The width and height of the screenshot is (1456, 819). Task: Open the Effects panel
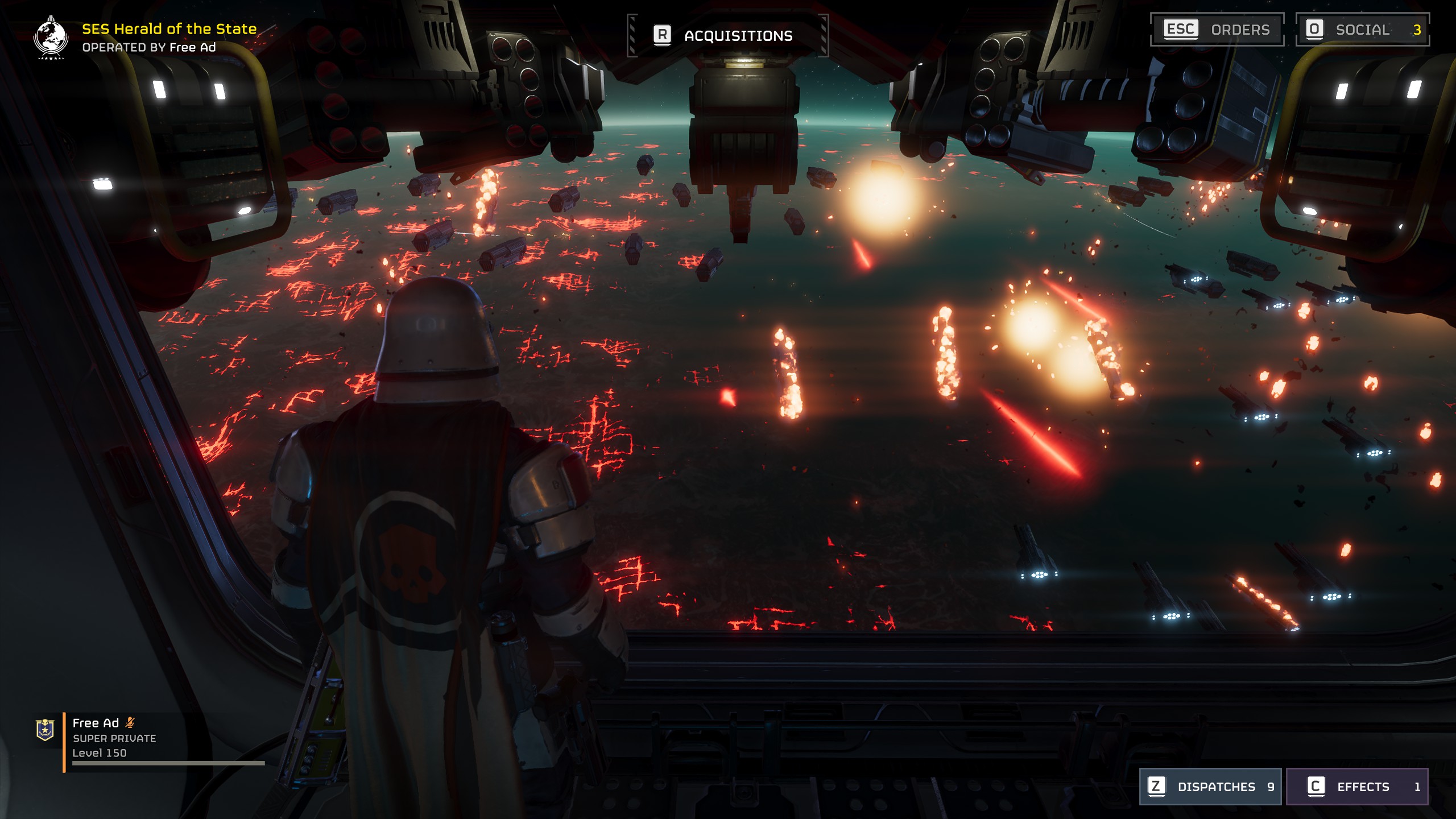pos(1357,787)
